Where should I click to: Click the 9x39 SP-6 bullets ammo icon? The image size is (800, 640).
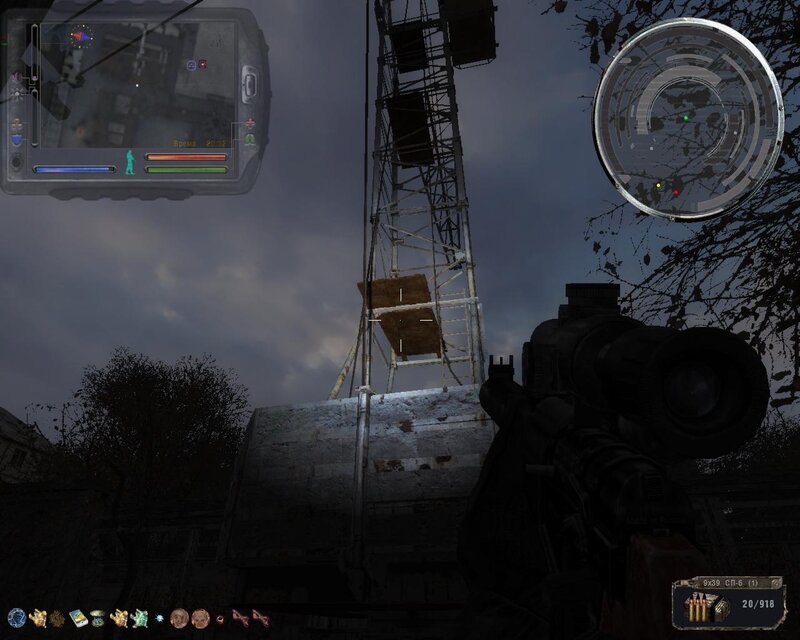click(x=697, y=607)
